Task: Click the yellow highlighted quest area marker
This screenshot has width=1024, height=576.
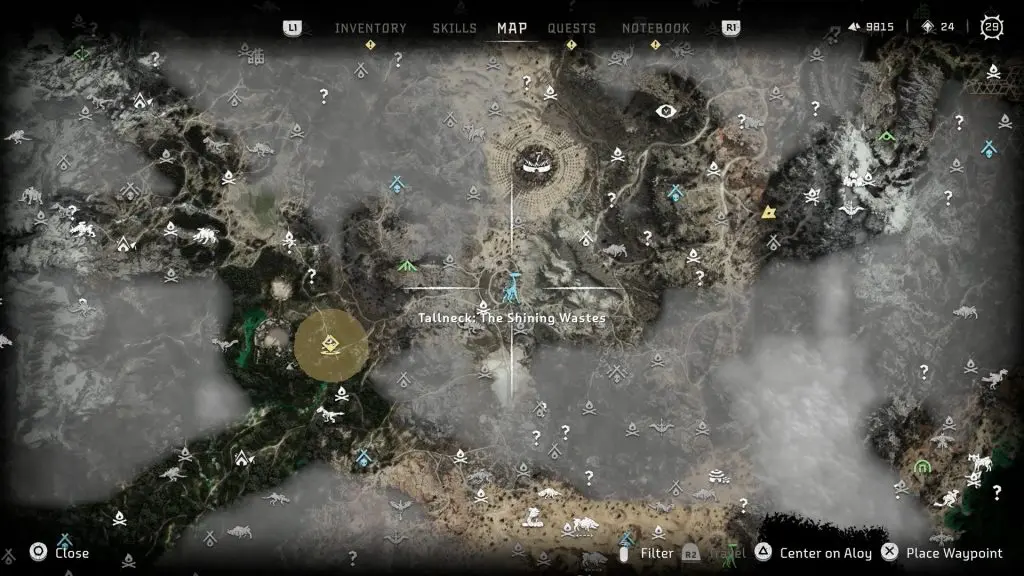Action: click(x=331, y=346)
